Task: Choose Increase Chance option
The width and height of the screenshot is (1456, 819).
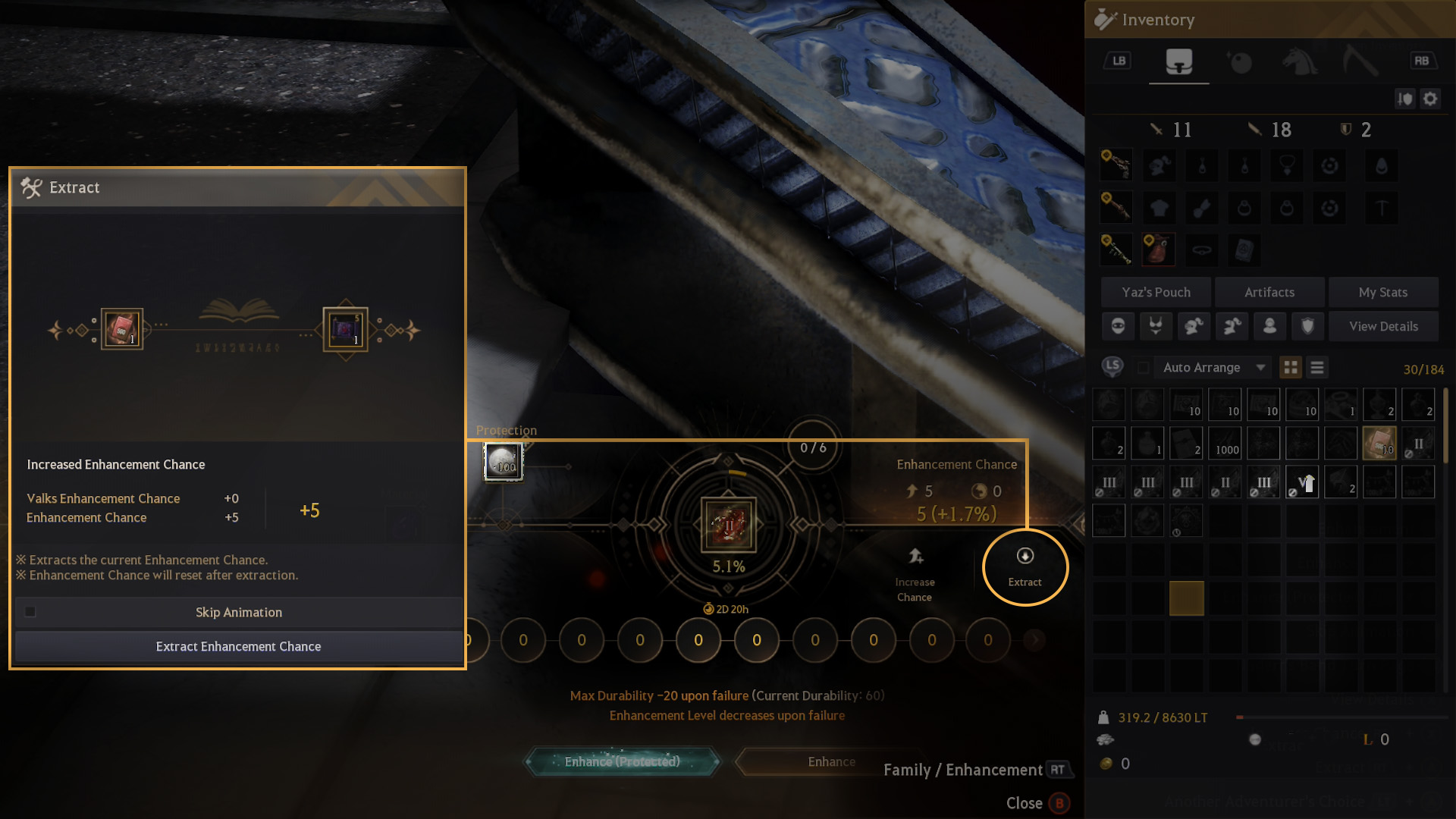Action: coord(915,575)
